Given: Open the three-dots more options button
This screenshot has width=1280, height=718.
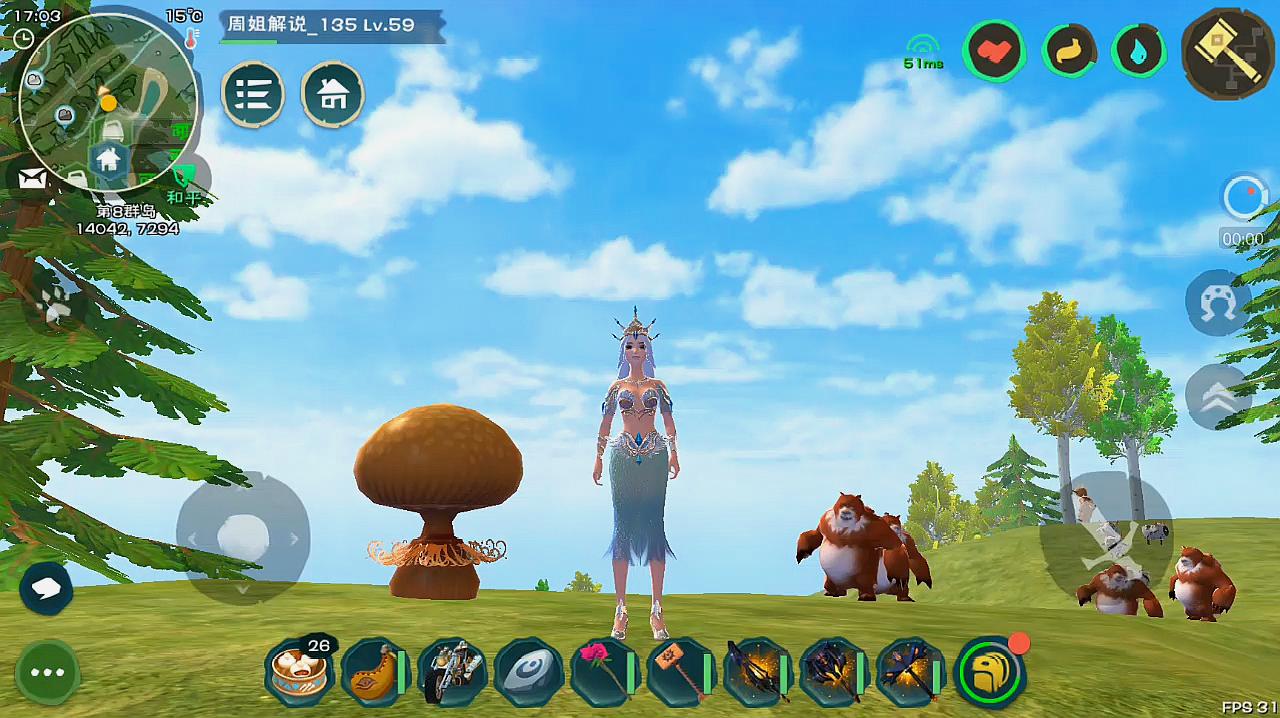Looking at the screenshot, I should (x=47, y=672).
